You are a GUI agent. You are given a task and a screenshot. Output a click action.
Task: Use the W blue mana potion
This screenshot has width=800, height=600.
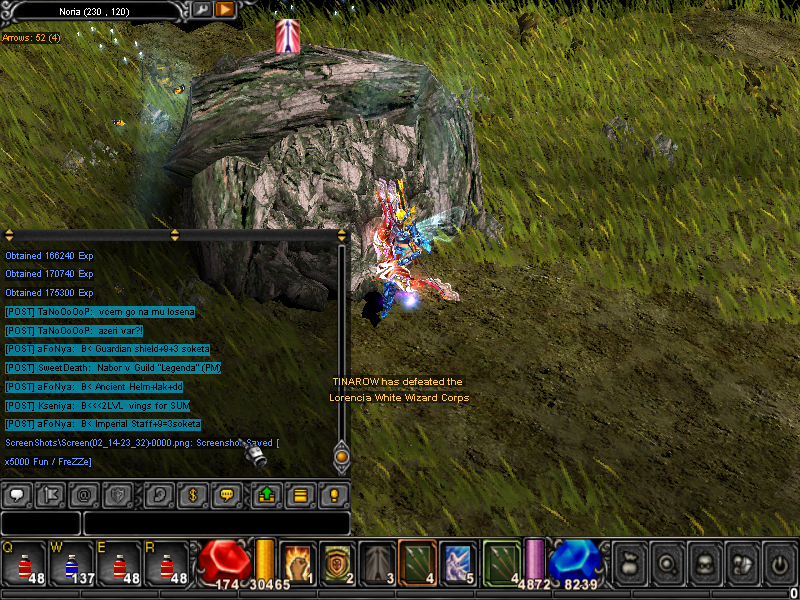pyautogui.click(x=72, y=562)
